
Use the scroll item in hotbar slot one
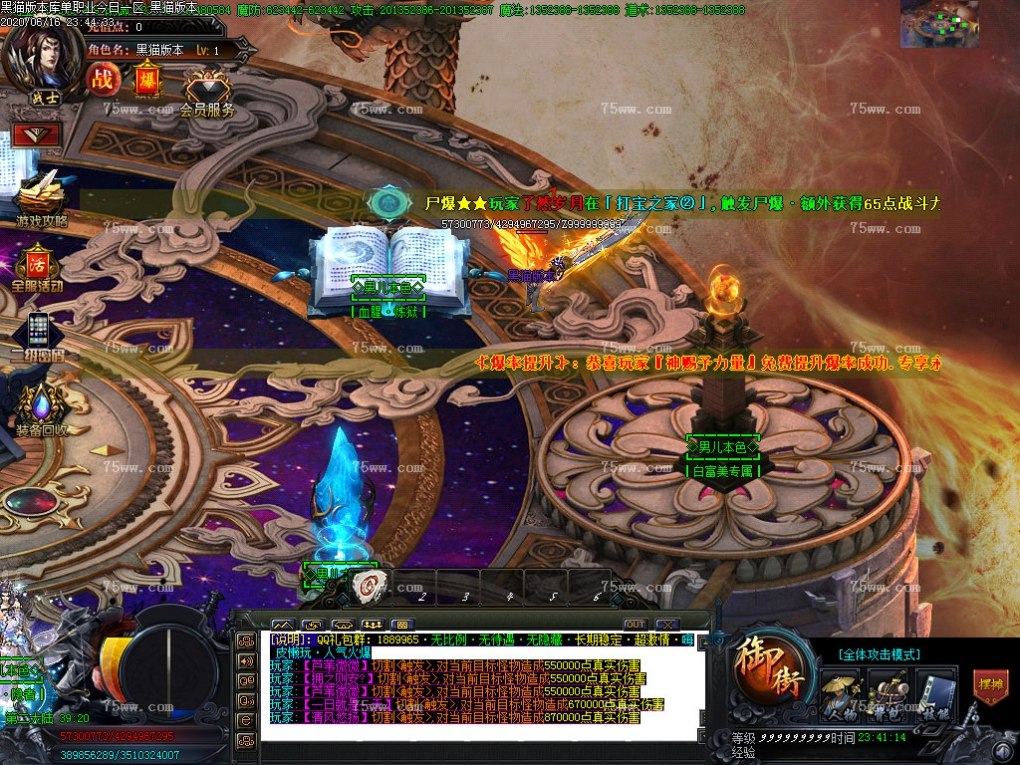pos(368,588)
